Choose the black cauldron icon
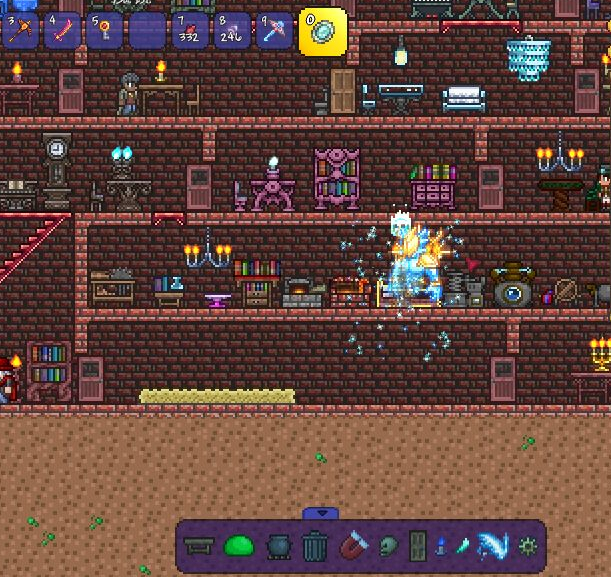 point(277,546)
